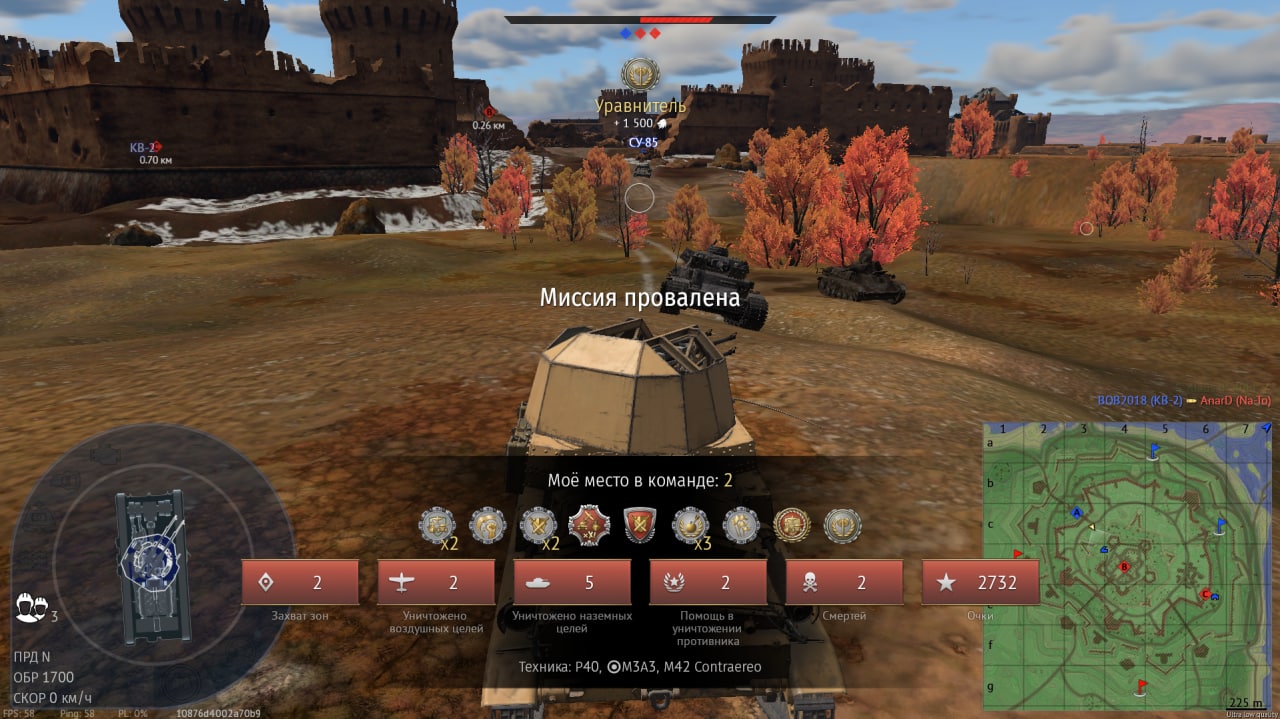Select the gold-wreathed red round medal

792,525
